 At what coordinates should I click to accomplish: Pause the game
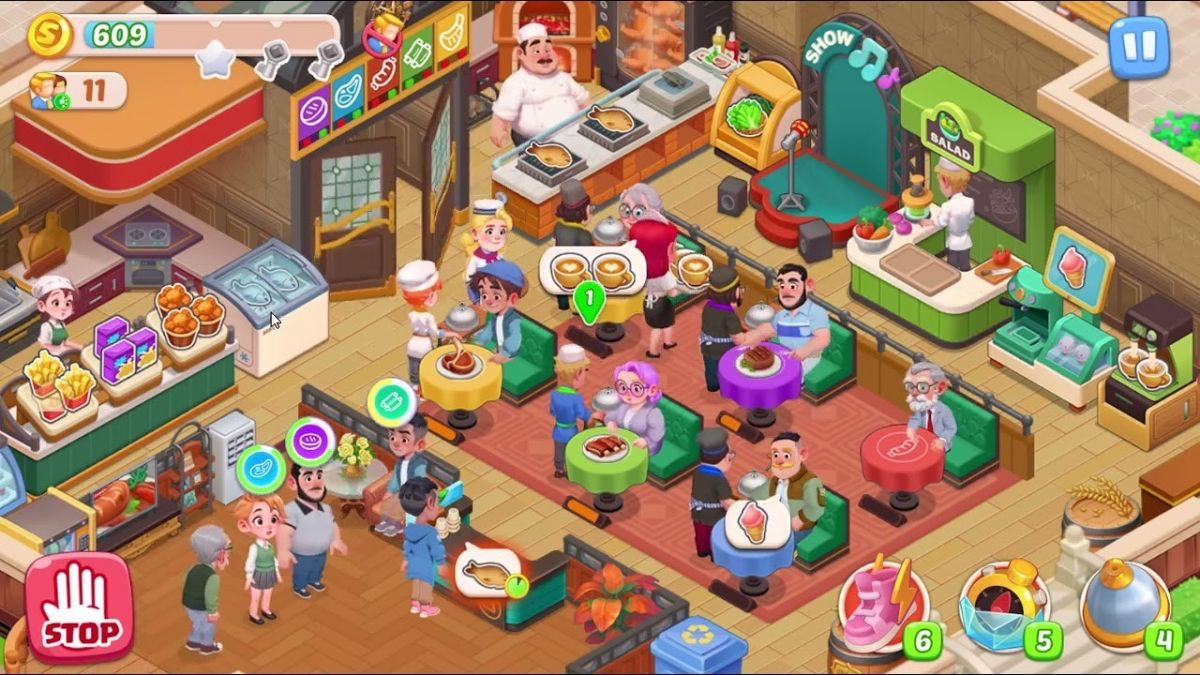coord(1138,47)
